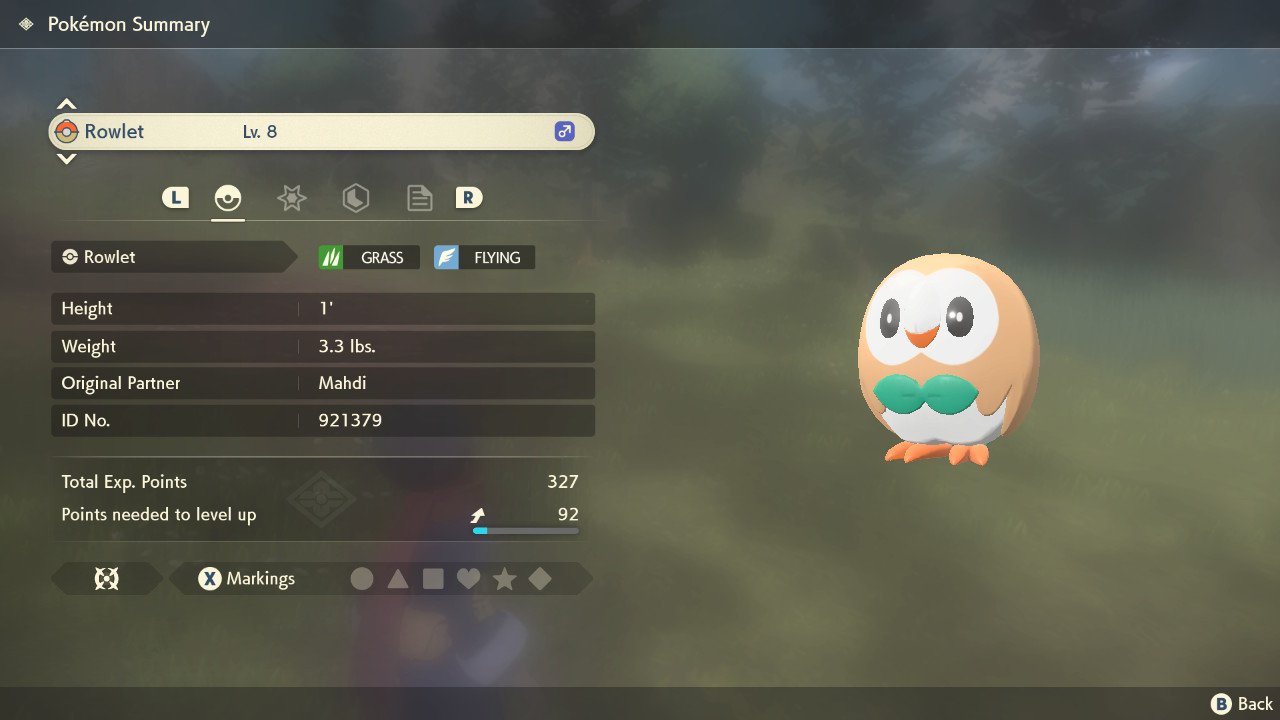
Task: Toggle the circle marking
Action: [362, 579]
